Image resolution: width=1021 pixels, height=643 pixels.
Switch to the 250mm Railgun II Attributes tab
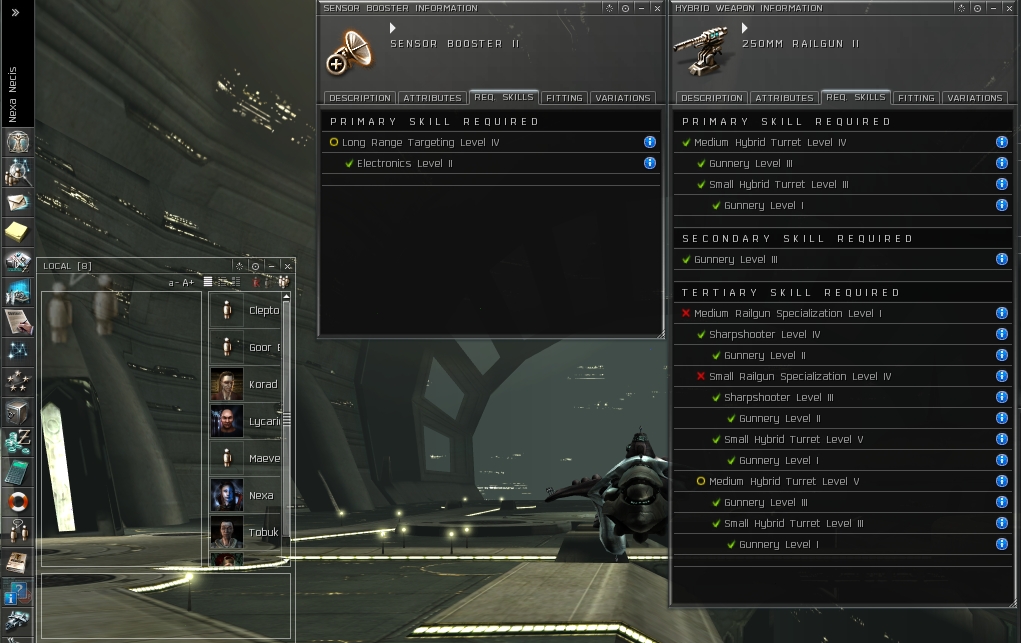[784, 98]
